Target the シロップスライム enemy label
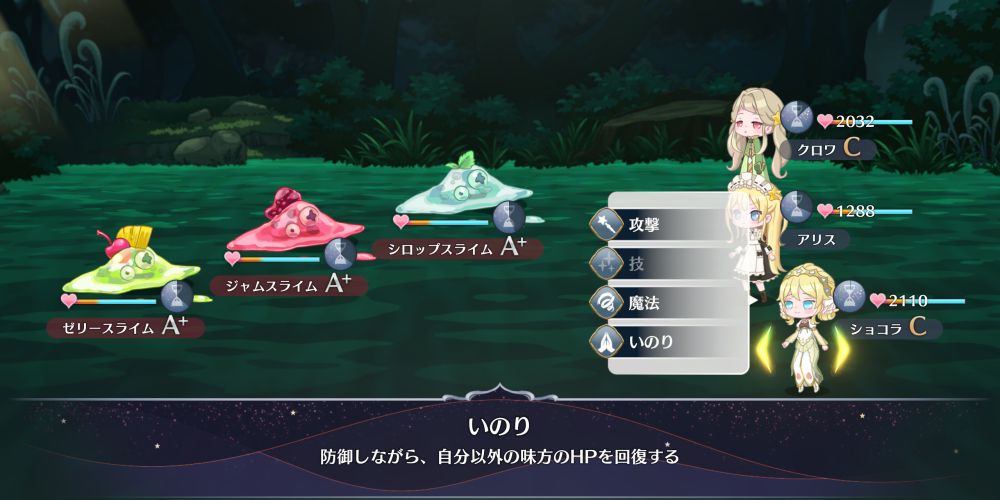Screen dimensions: 1000x500 pyautogui.click(x=456, y=248)
